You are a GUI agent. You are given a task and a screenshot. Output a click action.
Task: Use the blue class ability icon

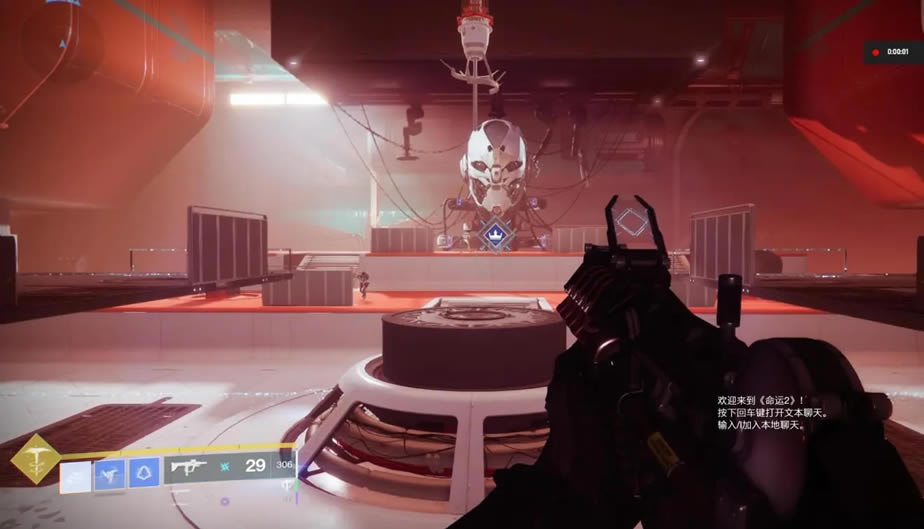(x=143, y=472)
